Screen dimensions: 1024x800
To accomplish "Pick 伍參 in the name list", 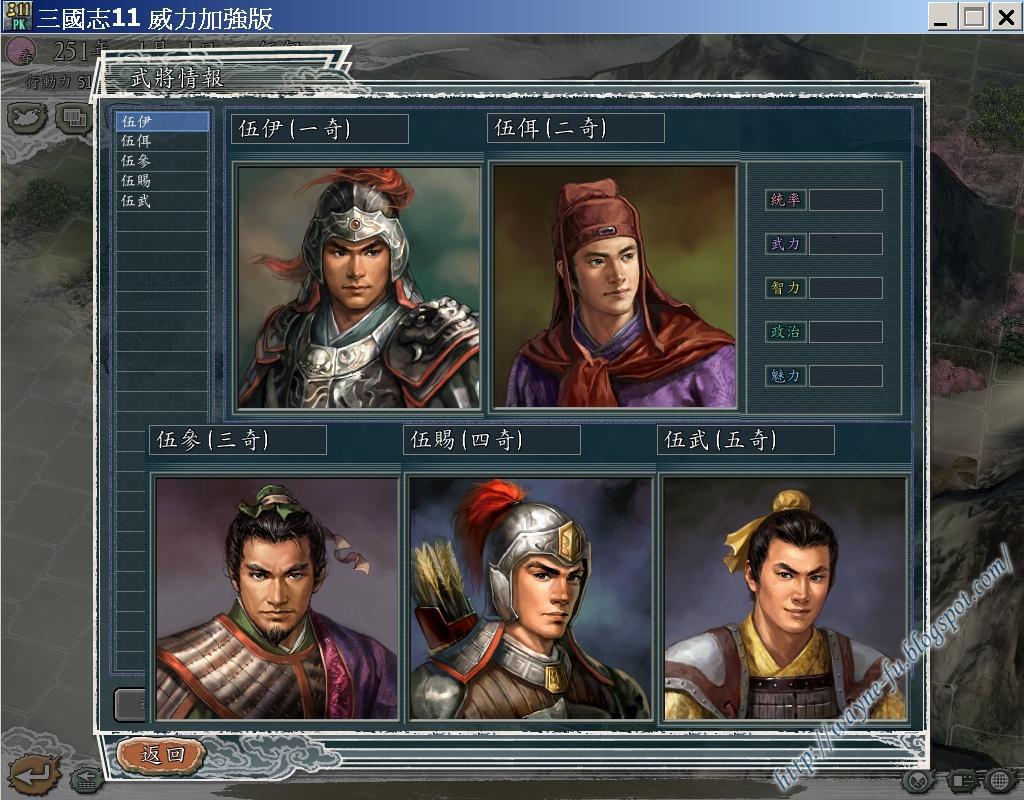I will [x=160, y=161].
